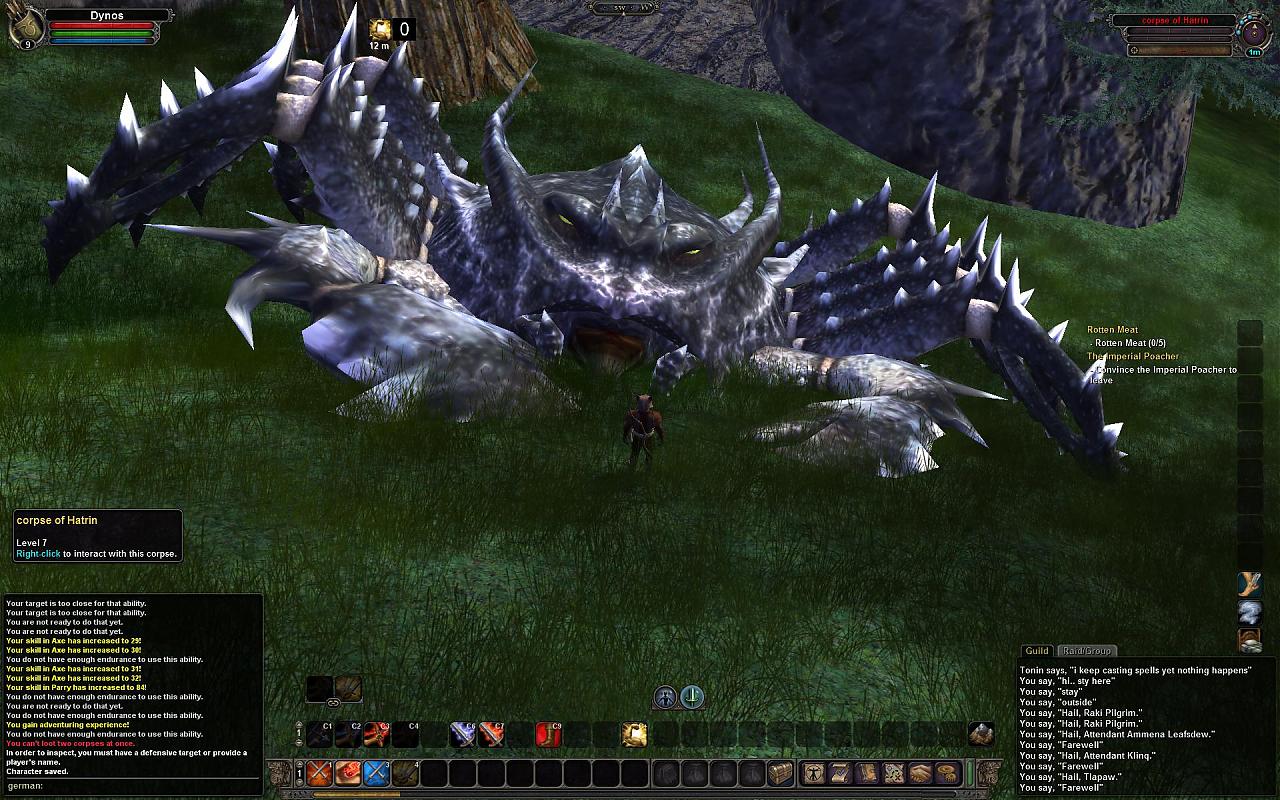This screenshot has width=1280, height=800.
Task: Activate the crossed swords ability in slot 1
Action: (x=319, y=773)
